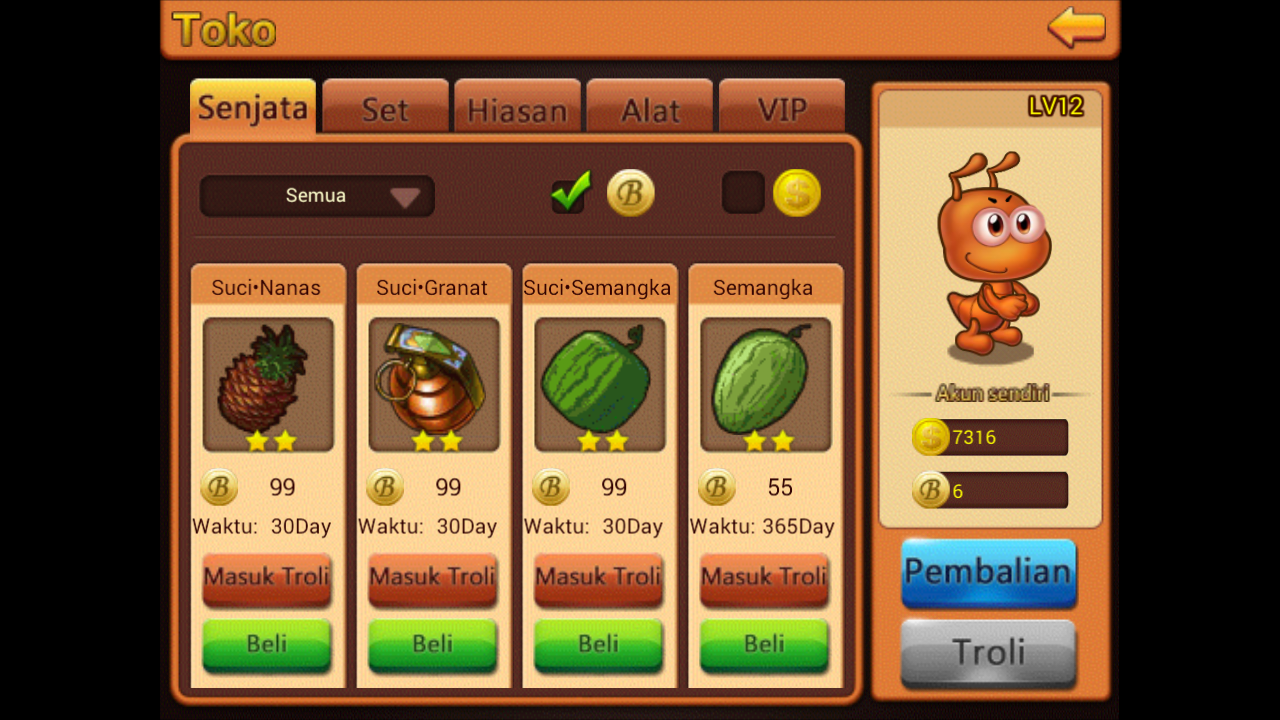Switch to the Hiasan tab
This screenshot has width=1280, height=720.
[x=517, y=108]
